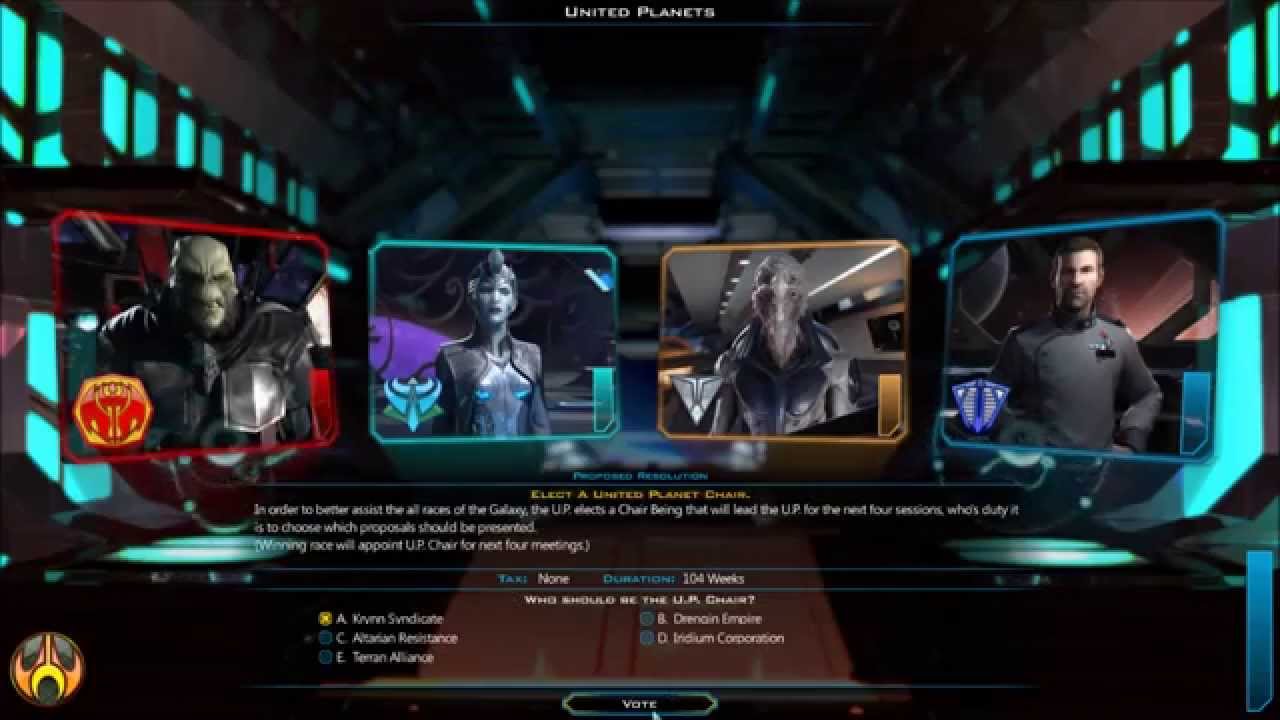The width and height of the screenshot is (1280, 720).
Task: Click the Duration value showing 104 Weeks
Action: click(x=711, y=578)
